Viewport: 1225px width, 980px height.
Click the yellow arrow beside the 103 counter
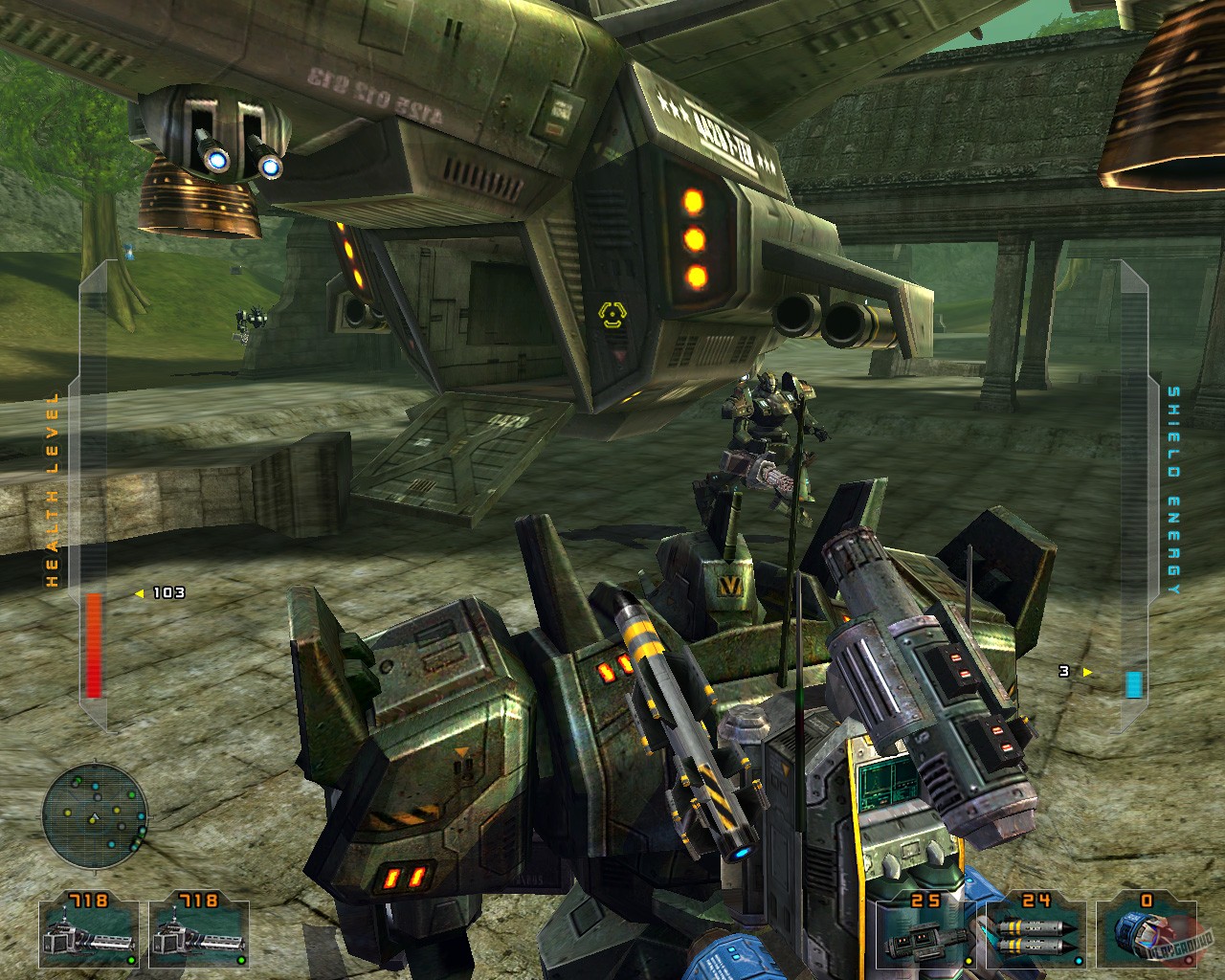pos(140,592)
